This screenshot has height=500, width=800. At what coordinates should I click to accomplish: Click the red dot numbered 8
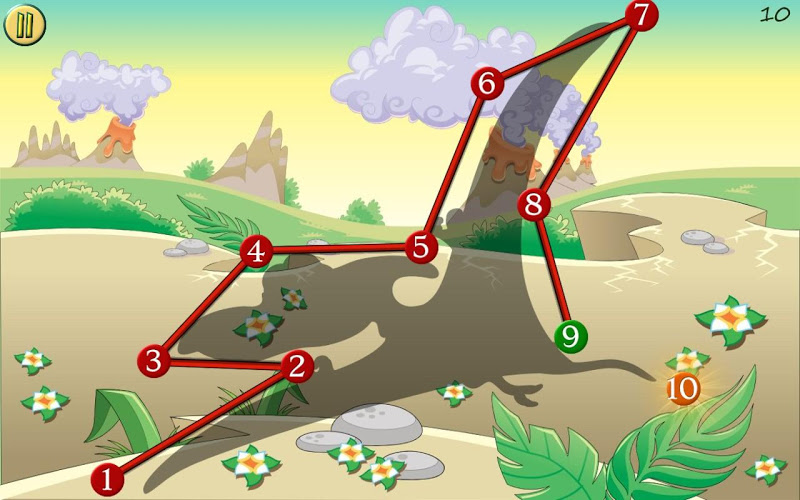535,205
